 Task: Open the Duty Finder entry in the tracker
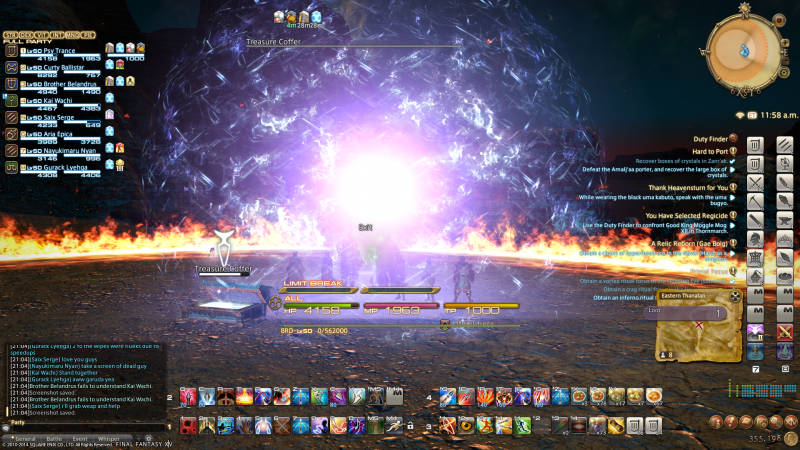pos(708,139)
